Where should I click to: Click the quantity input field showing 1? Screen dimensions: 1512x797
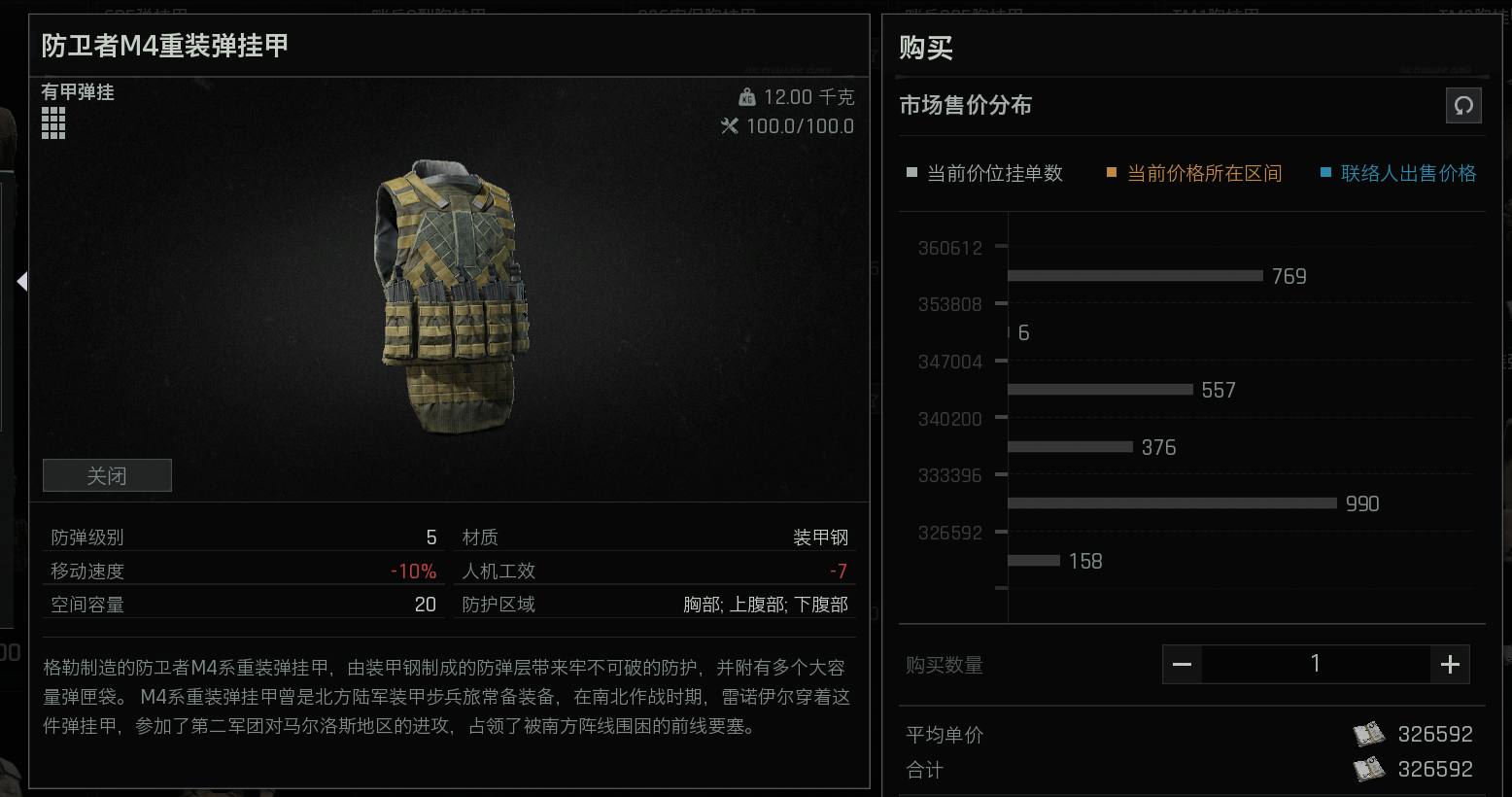pos(1315,664)
